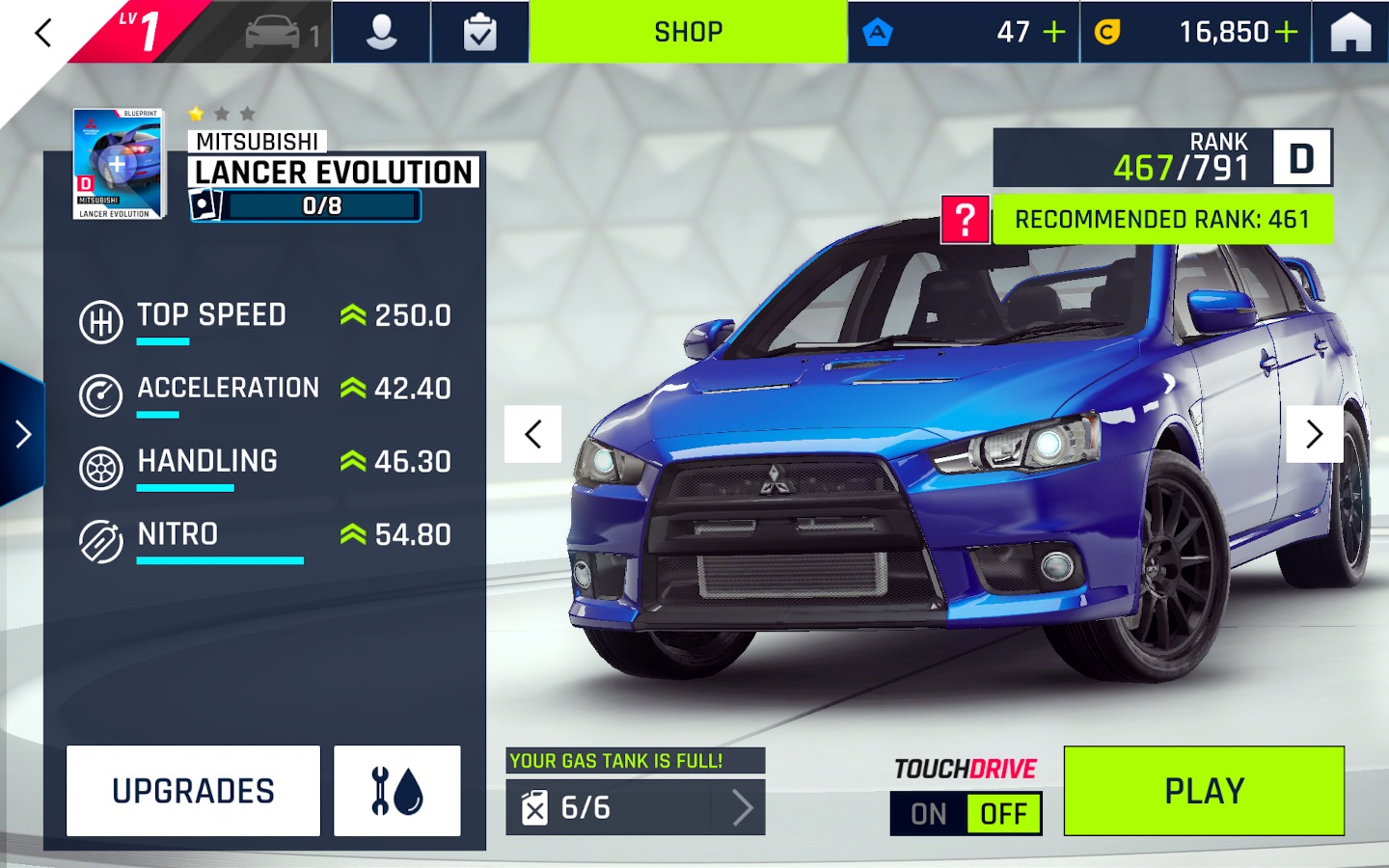The height and width of the screenshot is (868, 1389).
Task: Open the daily missions clipboard icon
Action: pos(479,33)
